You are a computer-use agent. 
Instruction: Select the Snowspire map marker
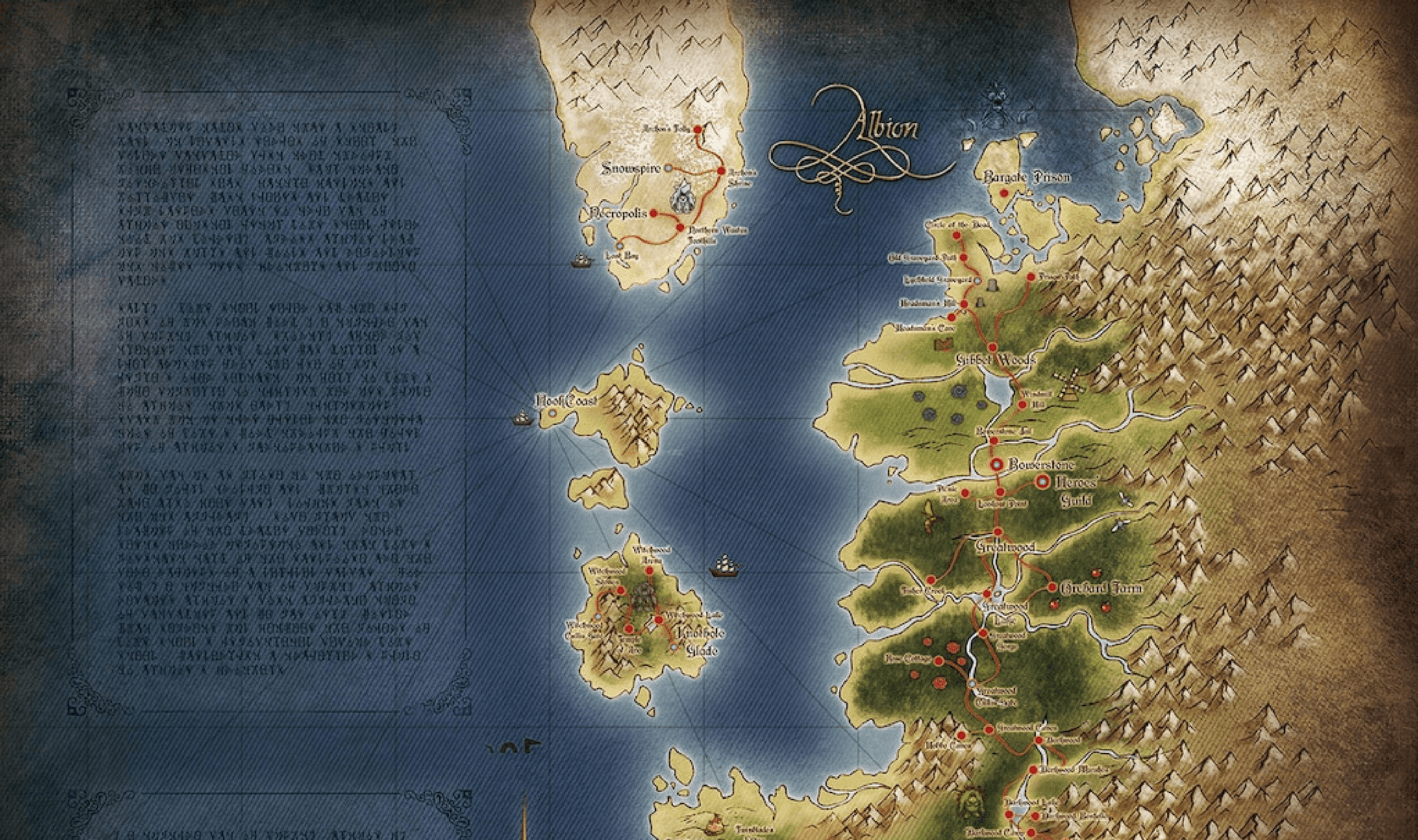(668, 168)
